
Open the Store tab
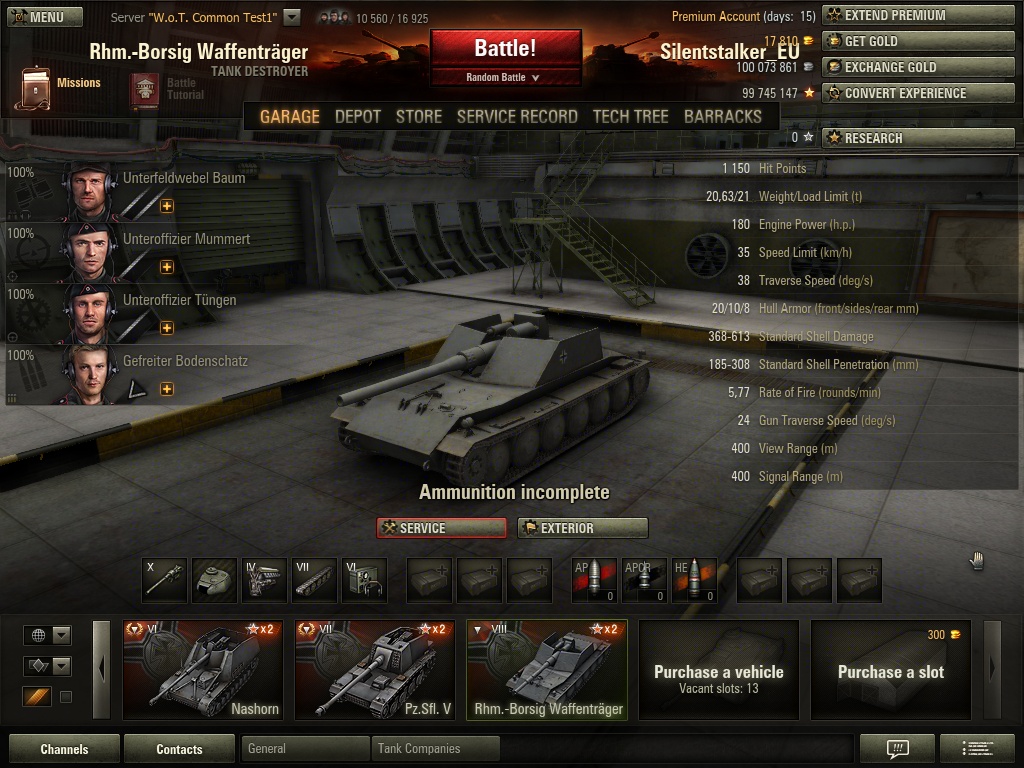[419, 116]
